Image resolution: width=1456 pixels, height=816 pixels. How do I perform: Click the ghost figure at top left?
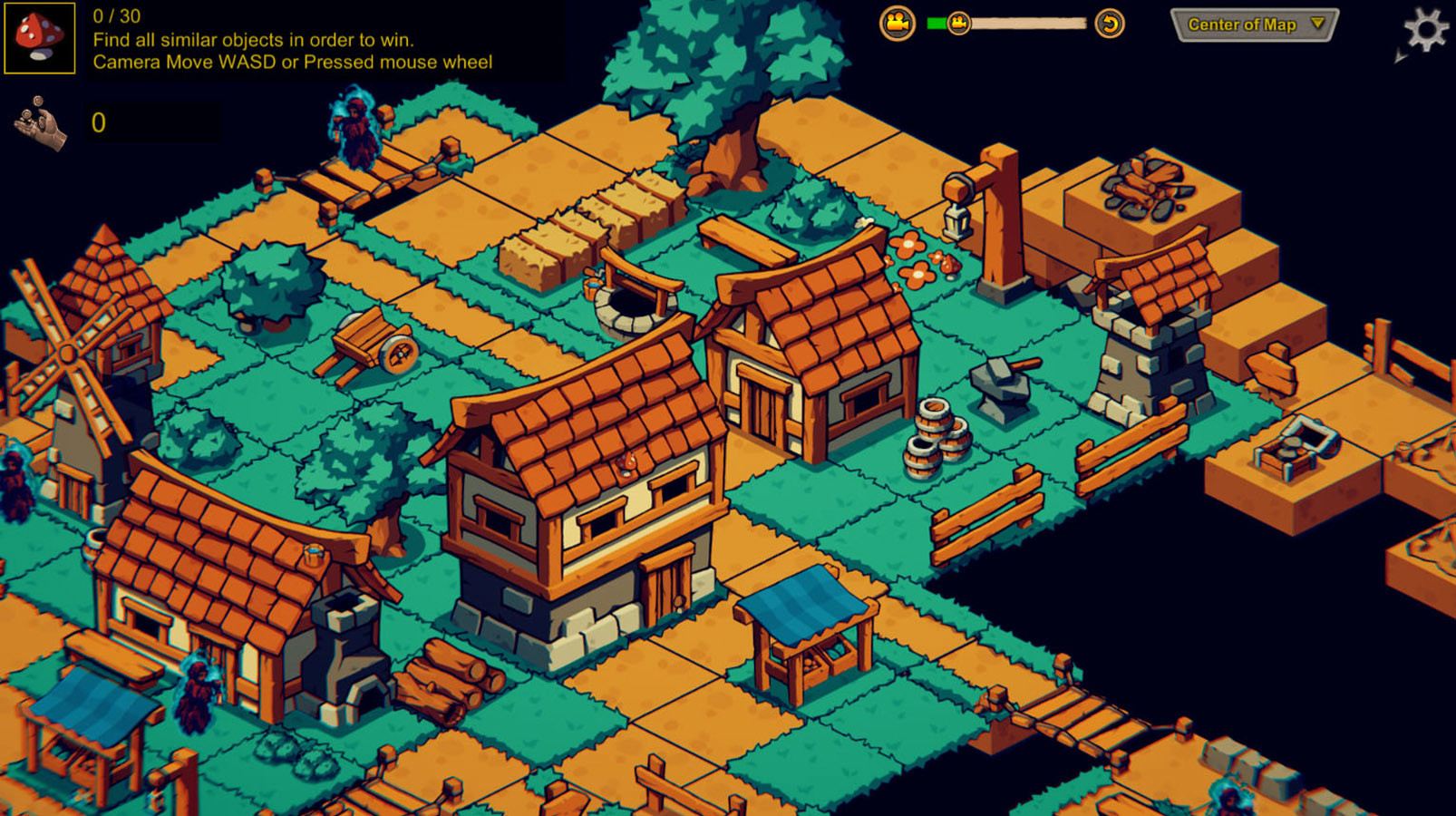[355, 131]
